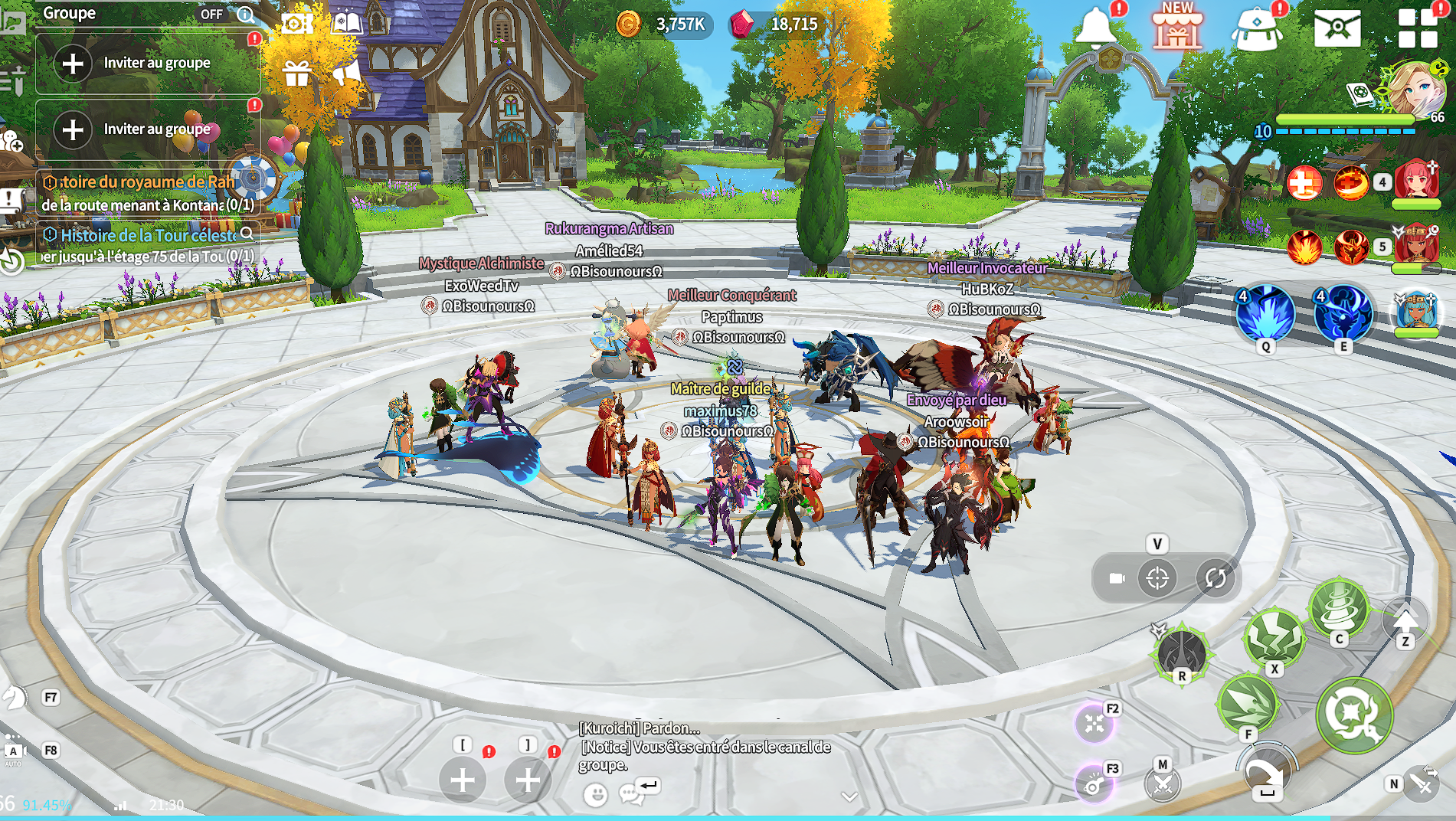
Task: Open the NEW shop icon
Action: tap(1177, 29)
